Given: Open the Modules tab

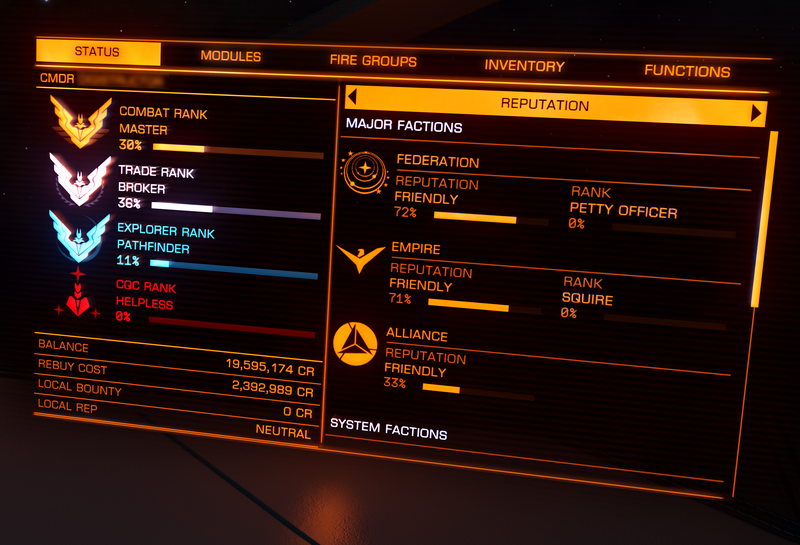Looking at the screenshot, I should point(230,56).
